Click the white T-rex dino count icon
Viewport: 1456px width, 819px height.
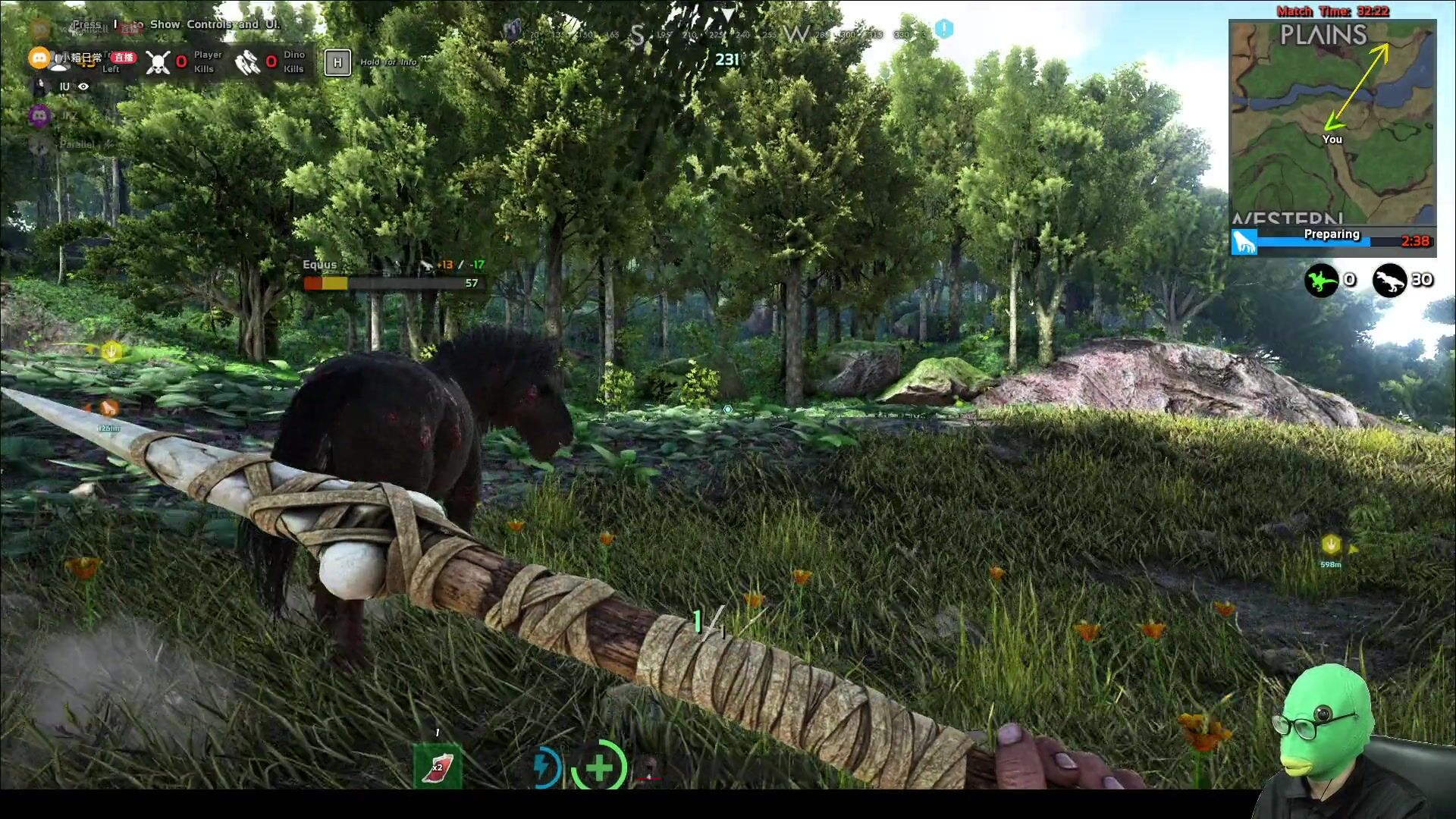(x=1389, y=281)
